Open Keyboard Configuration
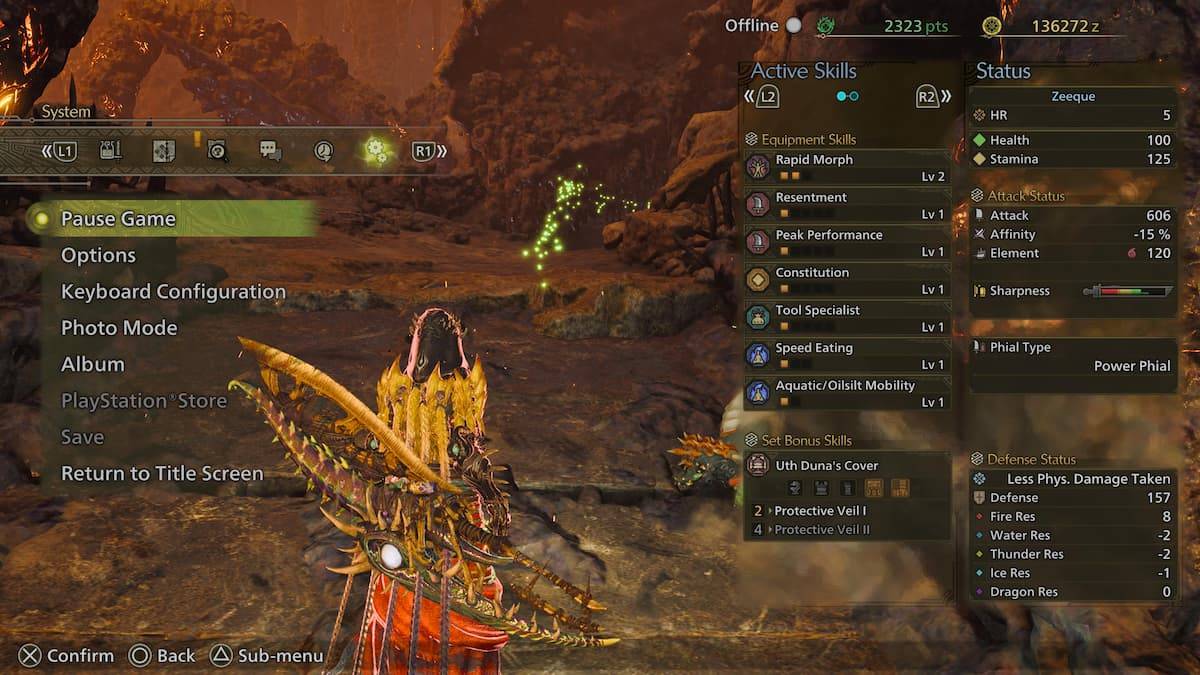The image size is (1200, 675). tap(173, 292)
